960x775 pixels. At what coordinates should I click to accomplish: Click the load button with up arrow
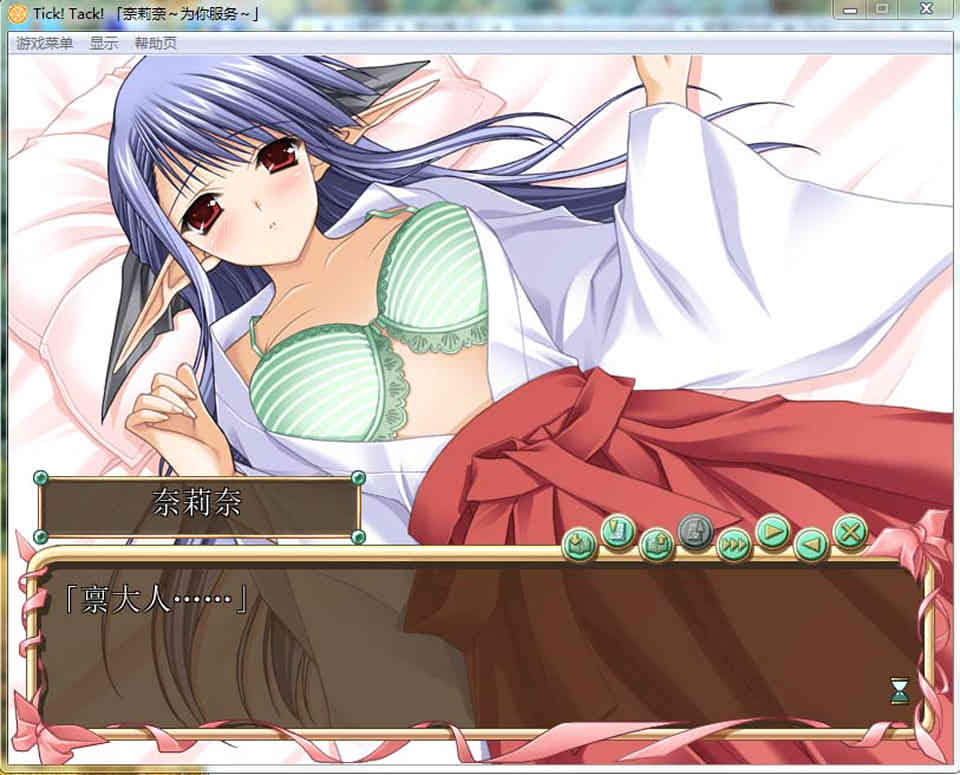tap(656, 544)
